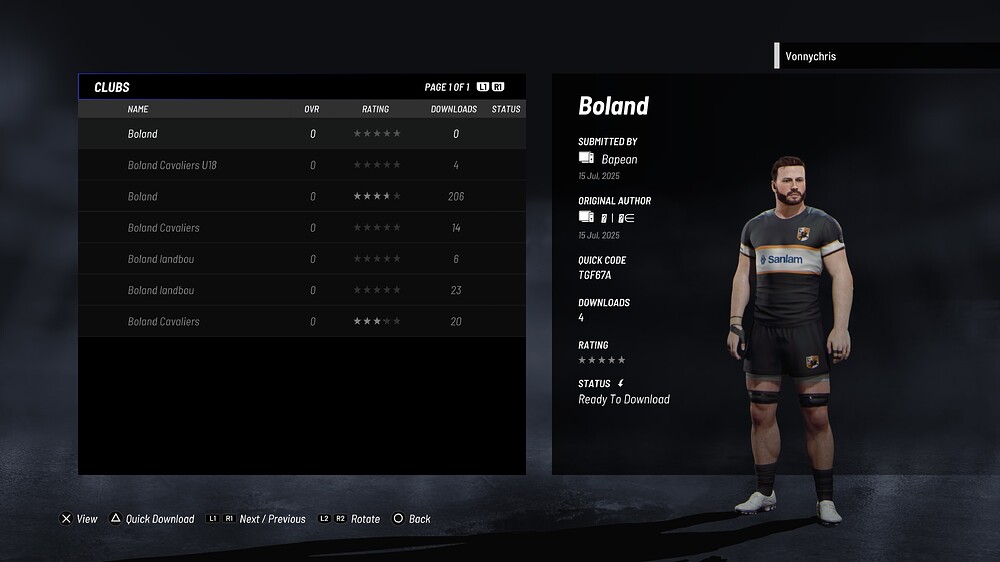
Task: Choose the Boland landbou row with 23 downloads
Action: 300,291
